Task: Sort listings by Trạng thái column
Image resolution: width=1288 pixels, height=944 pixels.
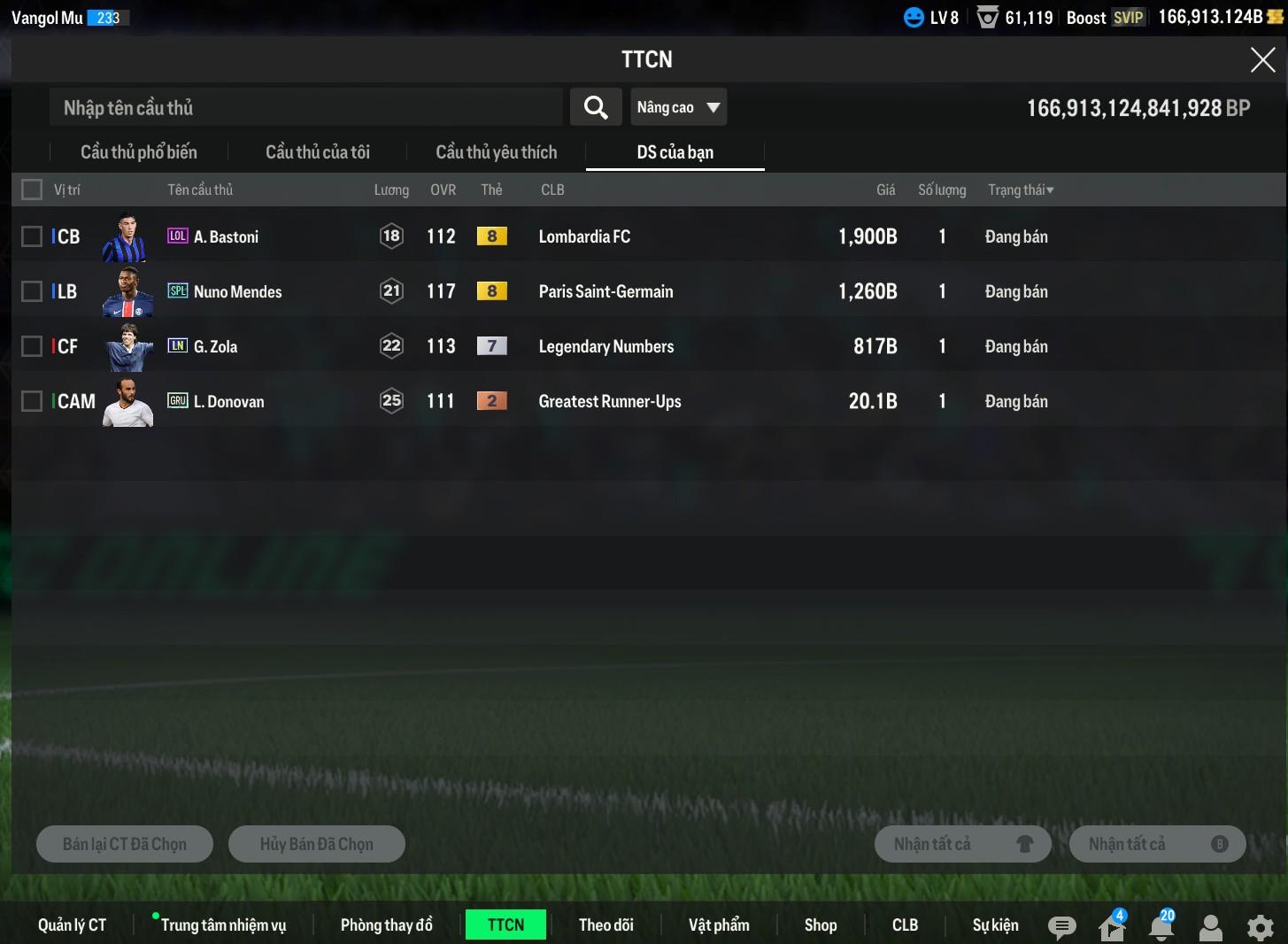Action: click(1021, 190)
